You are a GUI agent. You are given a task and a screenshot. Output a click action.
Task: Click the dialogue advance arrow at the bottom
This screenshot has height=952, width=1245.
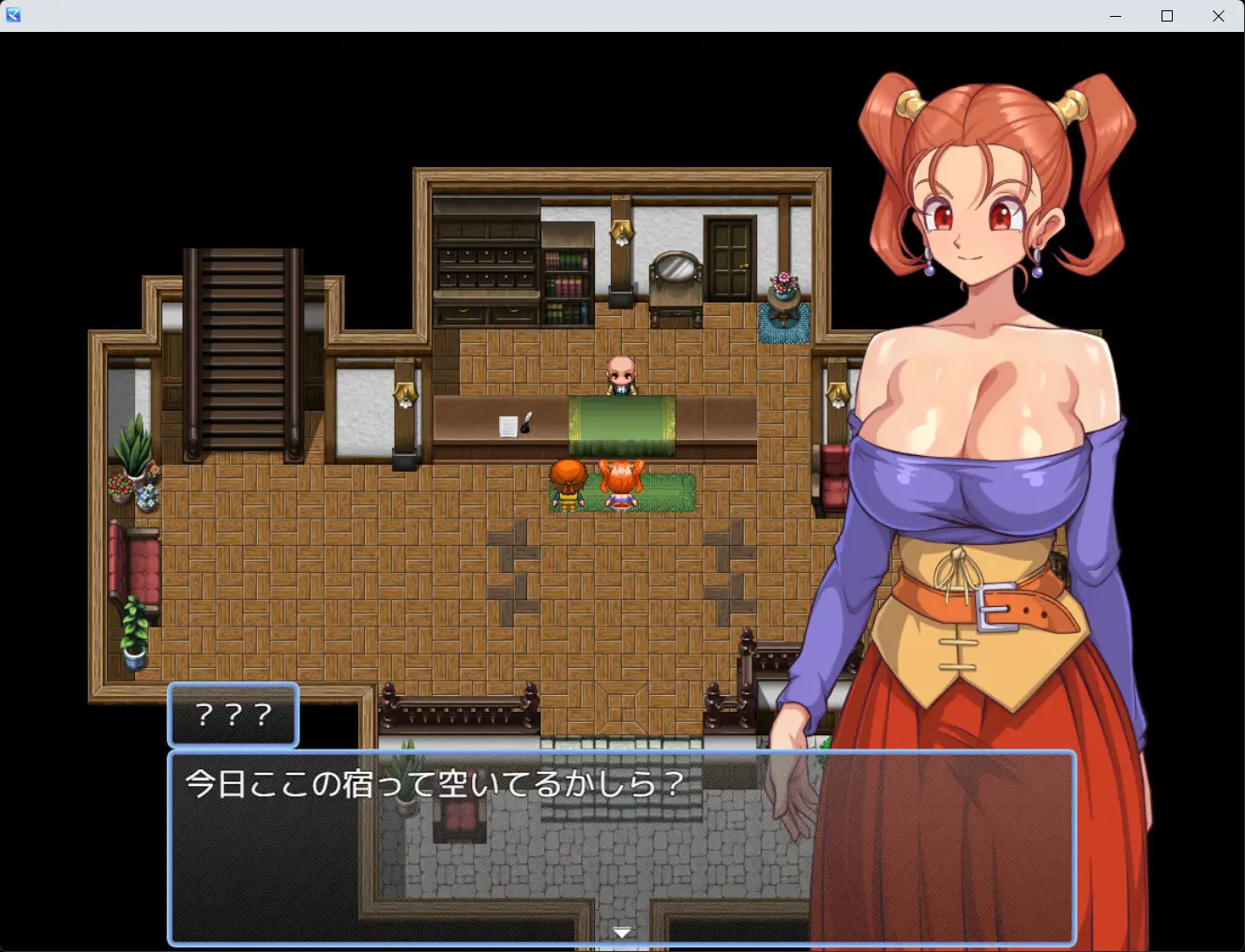pyautogui.click(x=622, y=932)
